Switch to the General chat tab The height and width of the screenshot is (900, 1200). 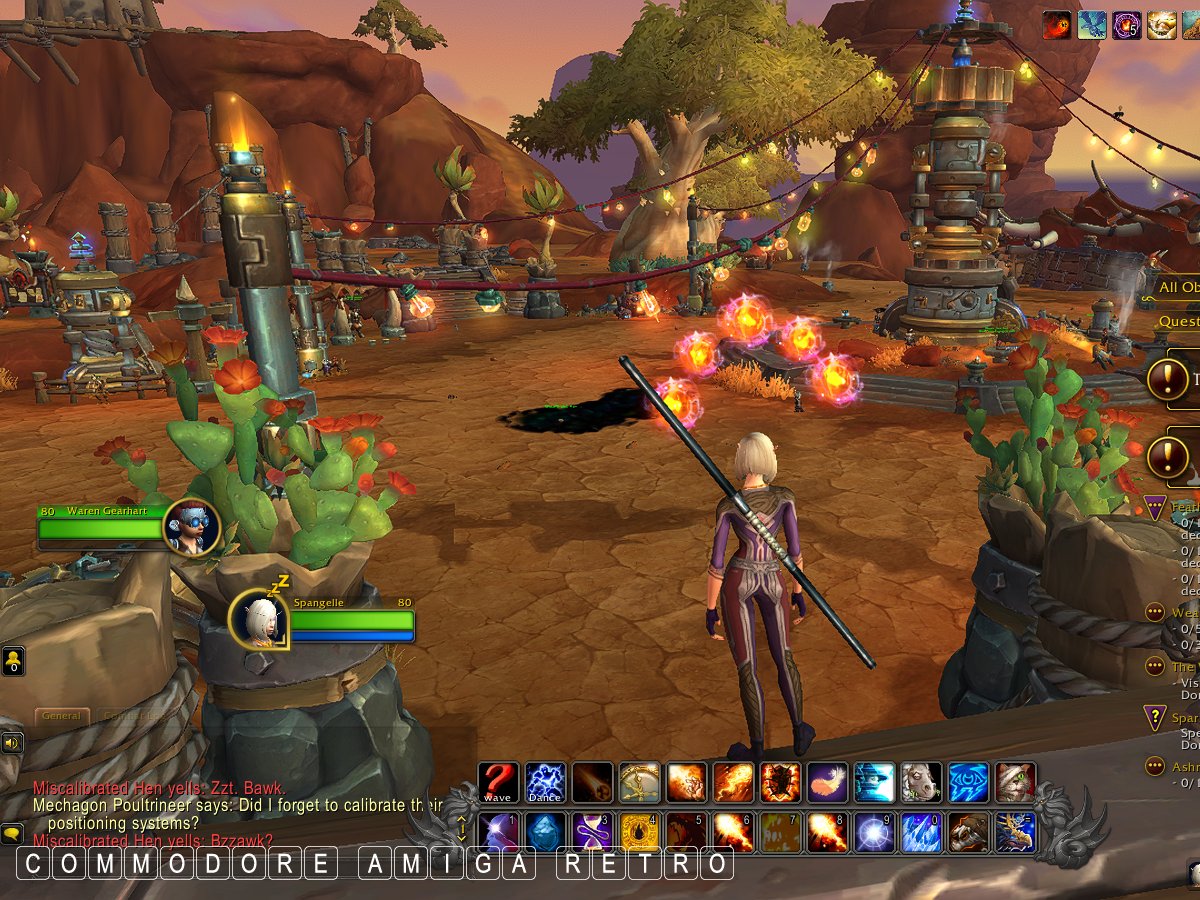point(62,716)
